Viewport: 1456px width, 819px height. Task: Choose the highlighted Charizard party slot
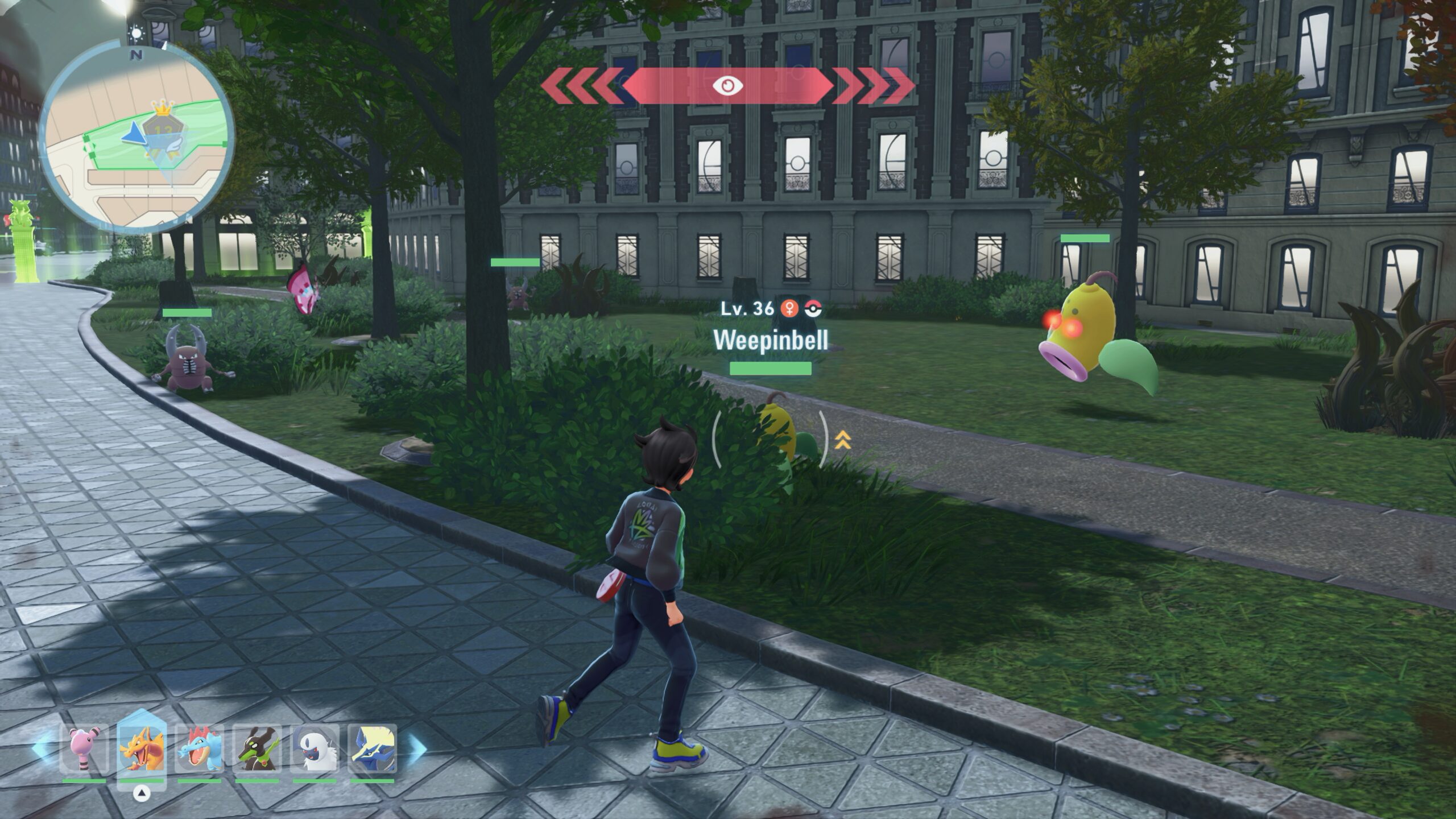click(142, 749)
